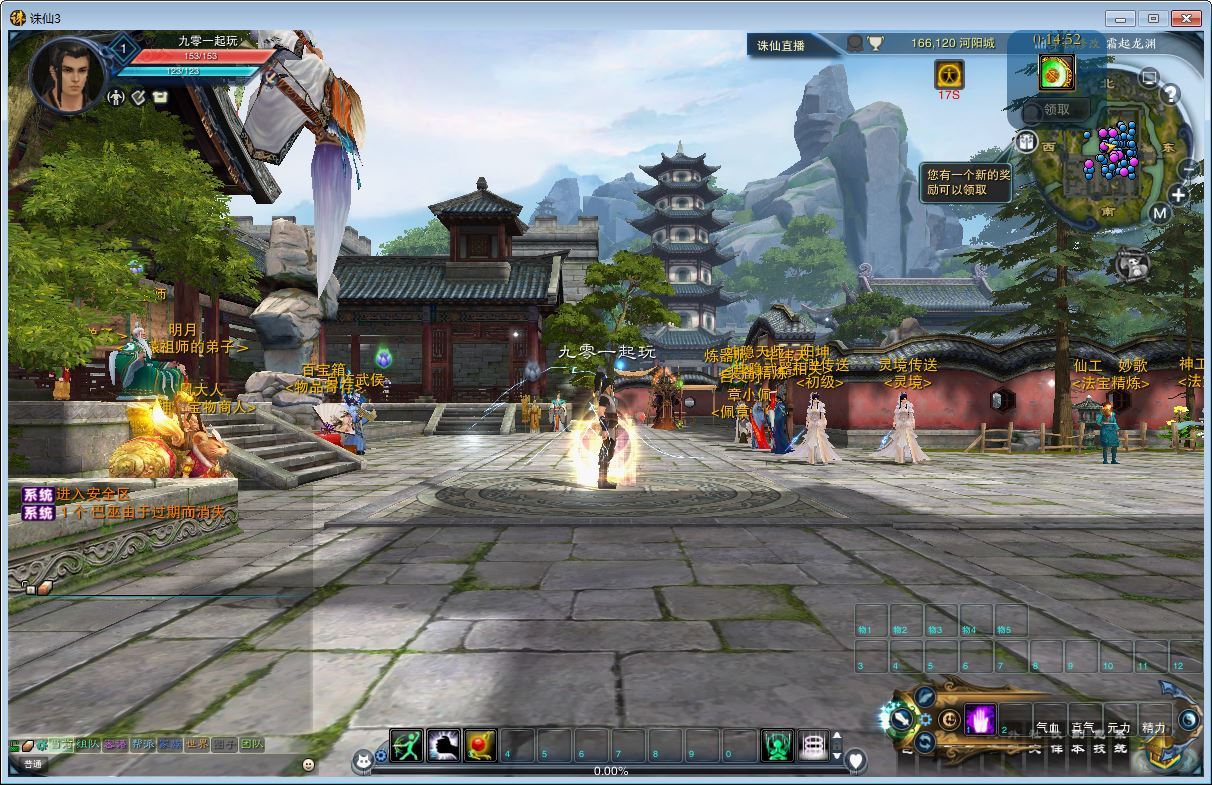Activate the purple palm skill

980,719
